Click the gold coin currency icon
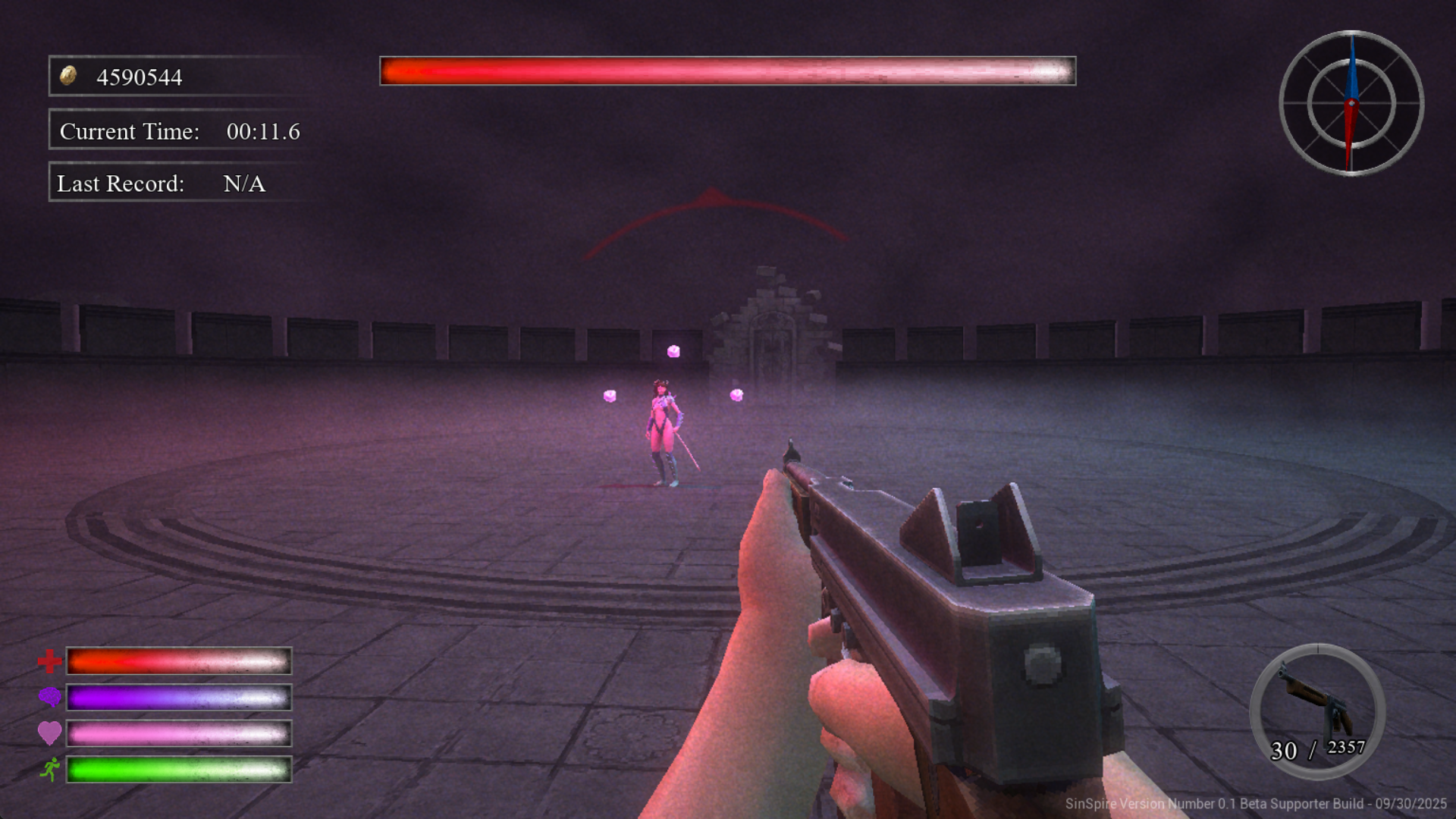This screenshot has width=1456, height=819. pyautogui.click(x=68, y=76)
